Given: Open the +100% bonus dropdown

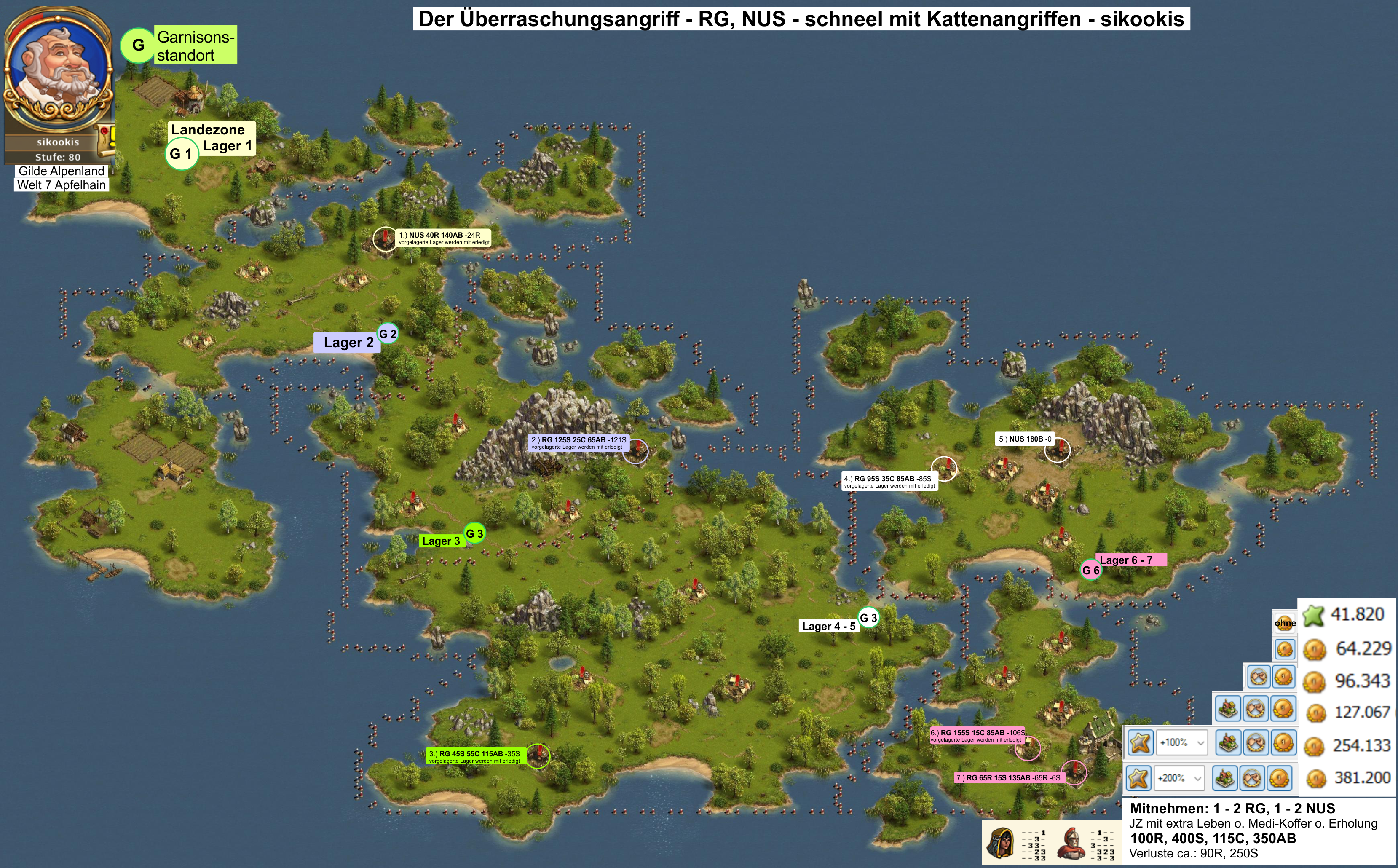Looking at the screenshot, I should click(x=1181, y=742).
